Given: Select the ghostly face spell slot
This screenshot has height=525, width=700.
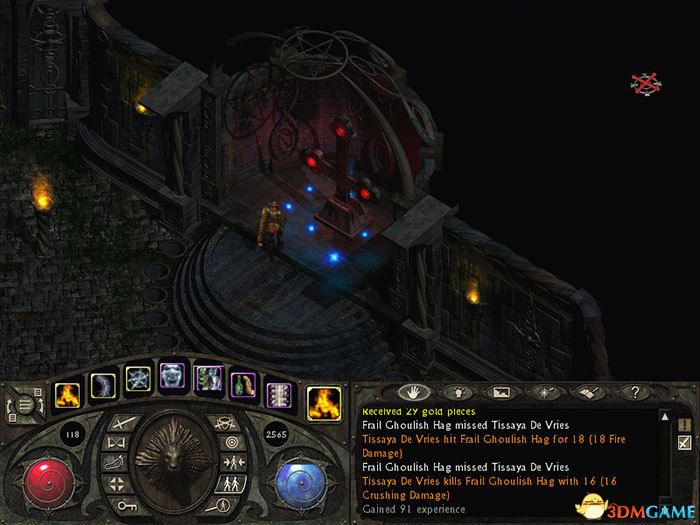Looking at the screenshot, I should [x=174, y=378].
